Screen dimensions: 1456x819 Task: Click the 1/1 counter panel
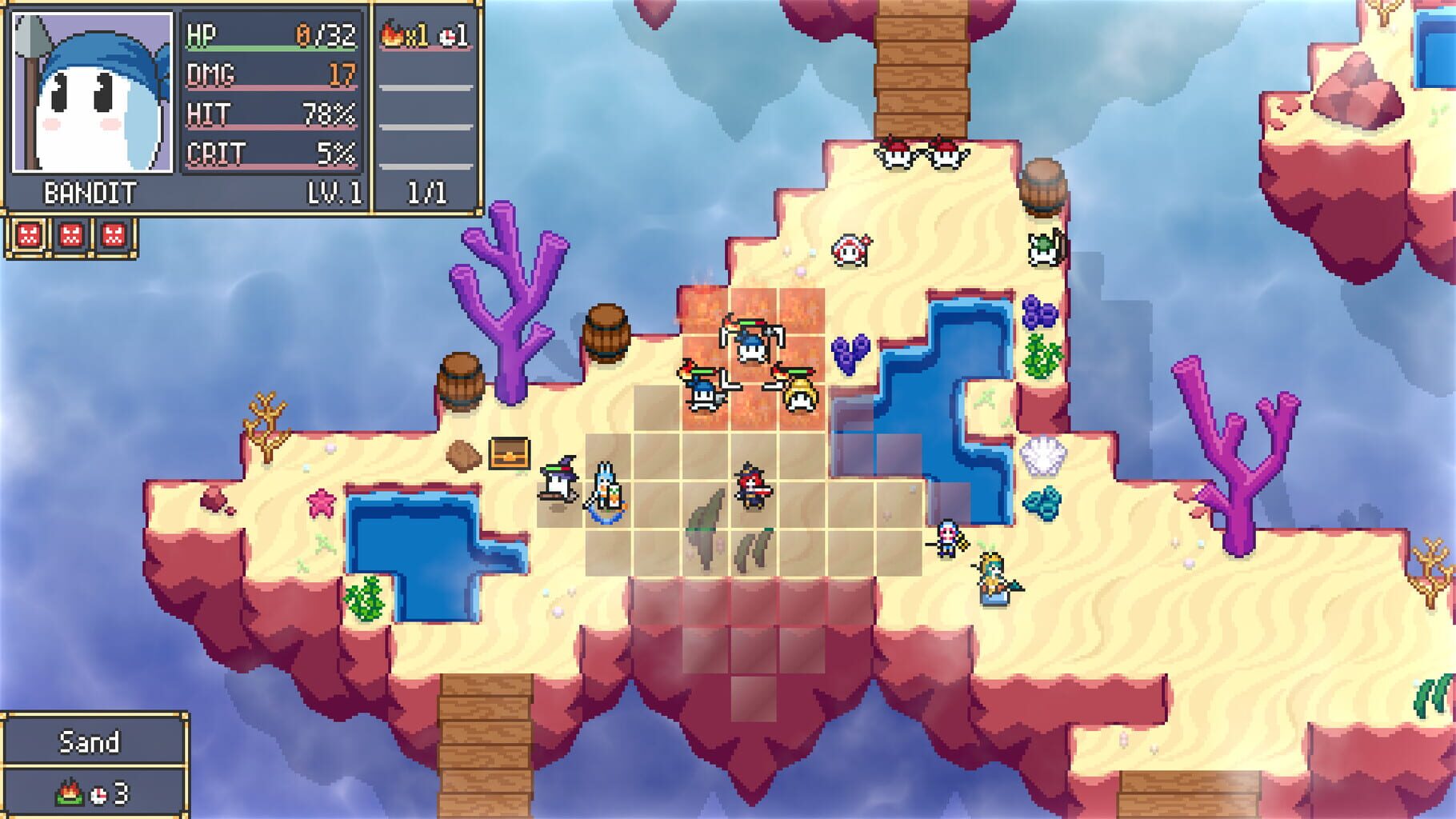coord(425,190)
